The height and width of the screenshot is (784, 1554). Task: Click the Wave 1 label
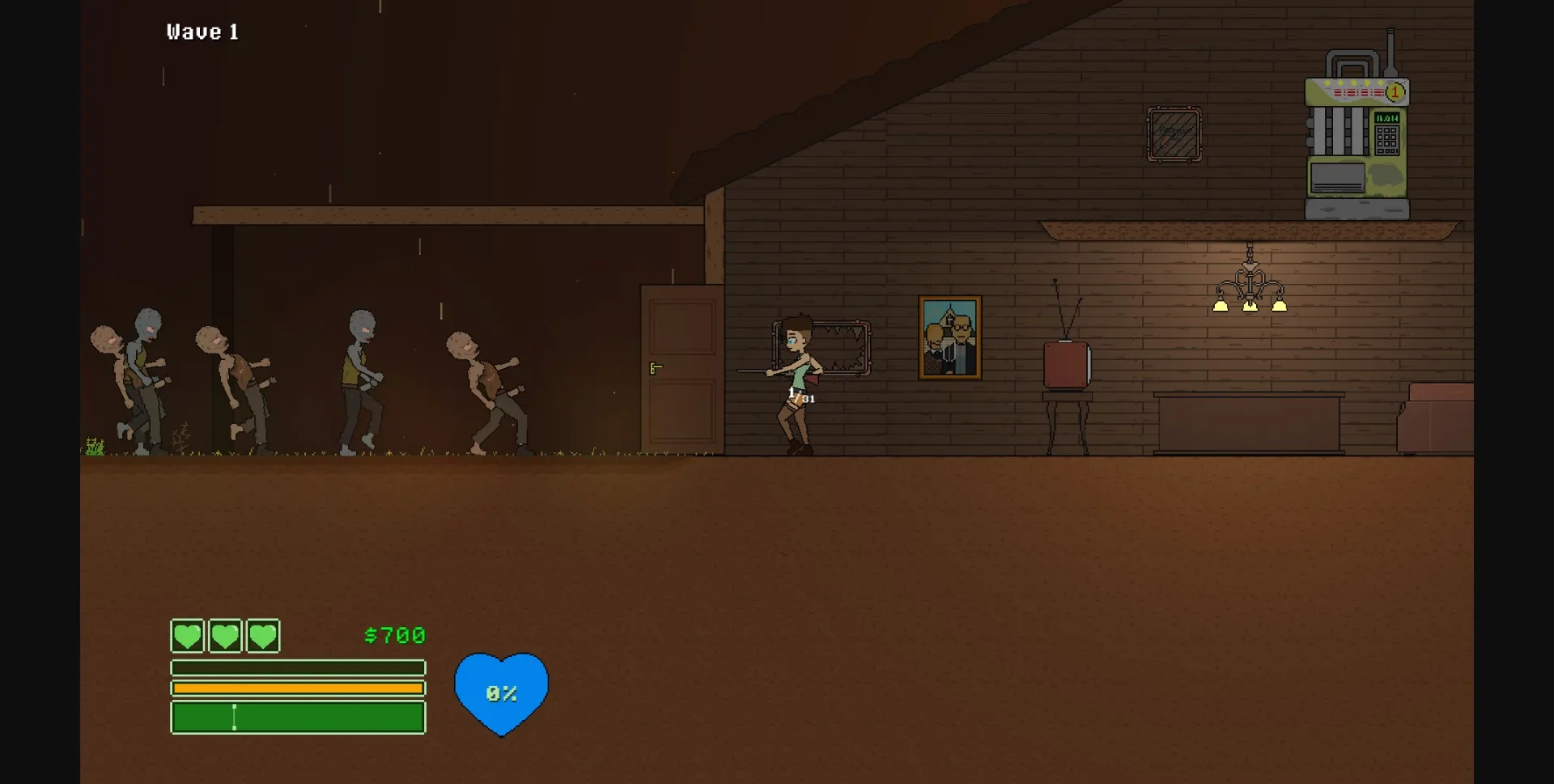(202, 32)
